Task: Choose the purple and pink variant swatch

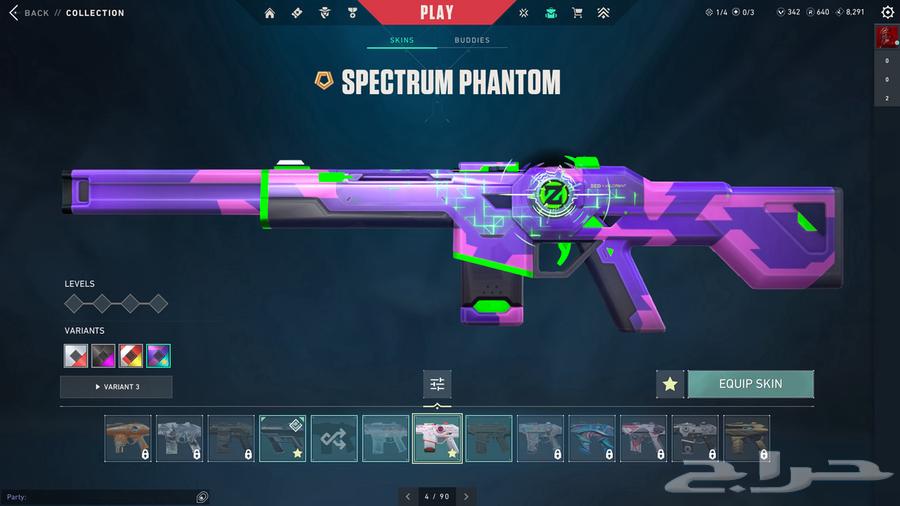Action: click(158, 356)
